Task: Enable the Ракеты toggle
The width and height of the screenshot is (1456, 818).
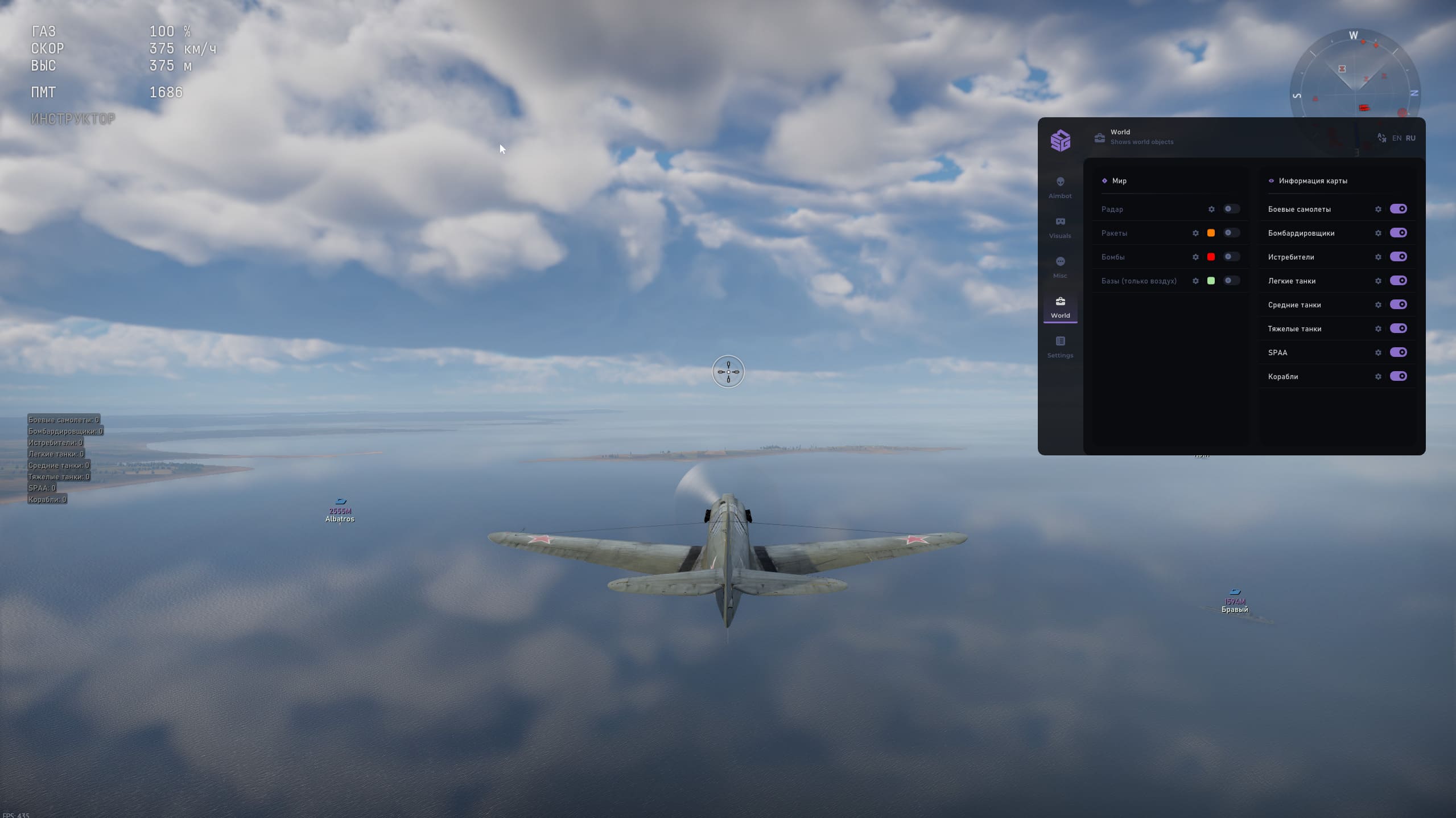Action: (1231, 233)
